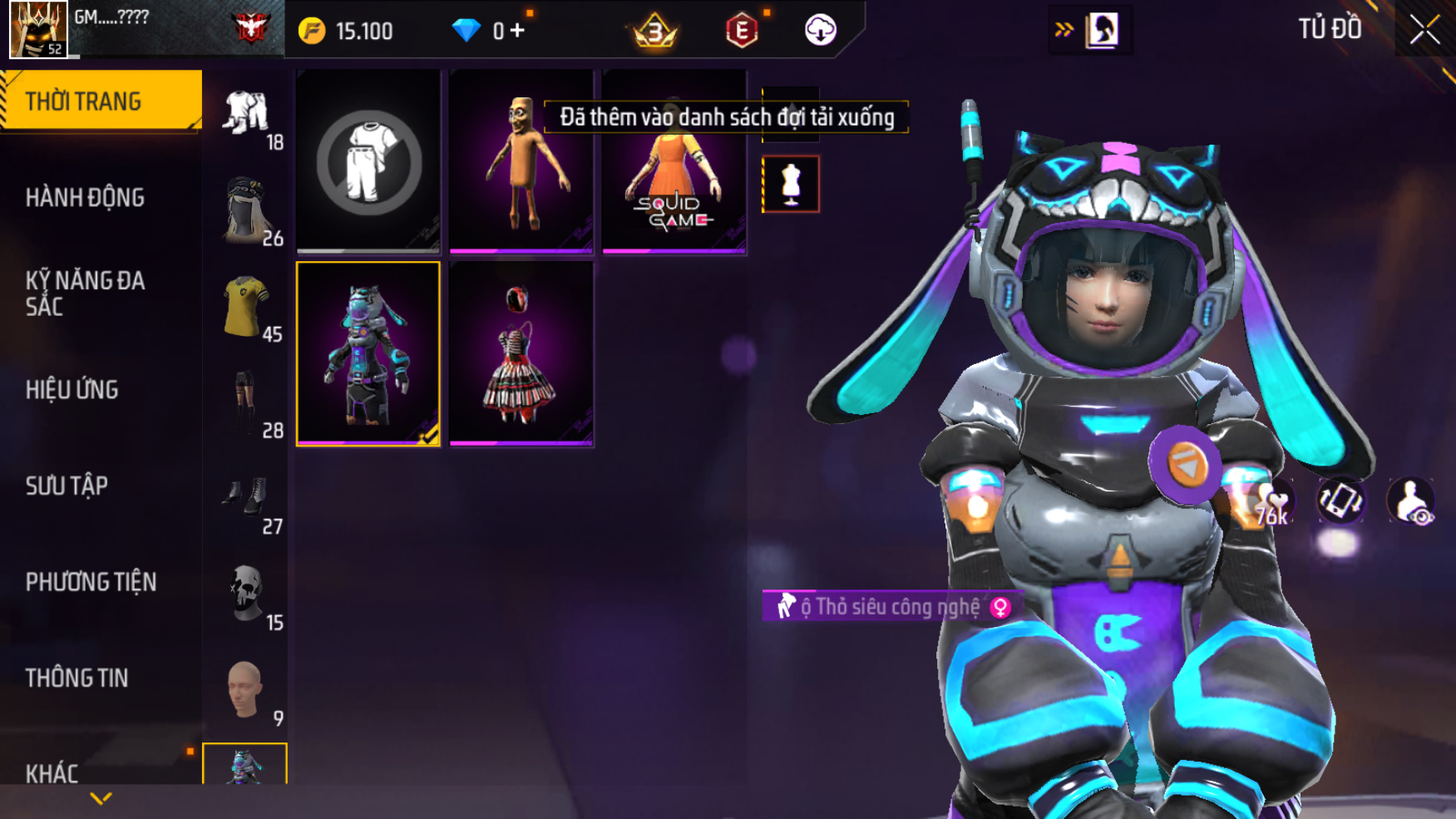The height and width of the screenshot is (819, 1456).
Task: Open the Phương Tiện vehicles tab
Action: coord(91,582)
